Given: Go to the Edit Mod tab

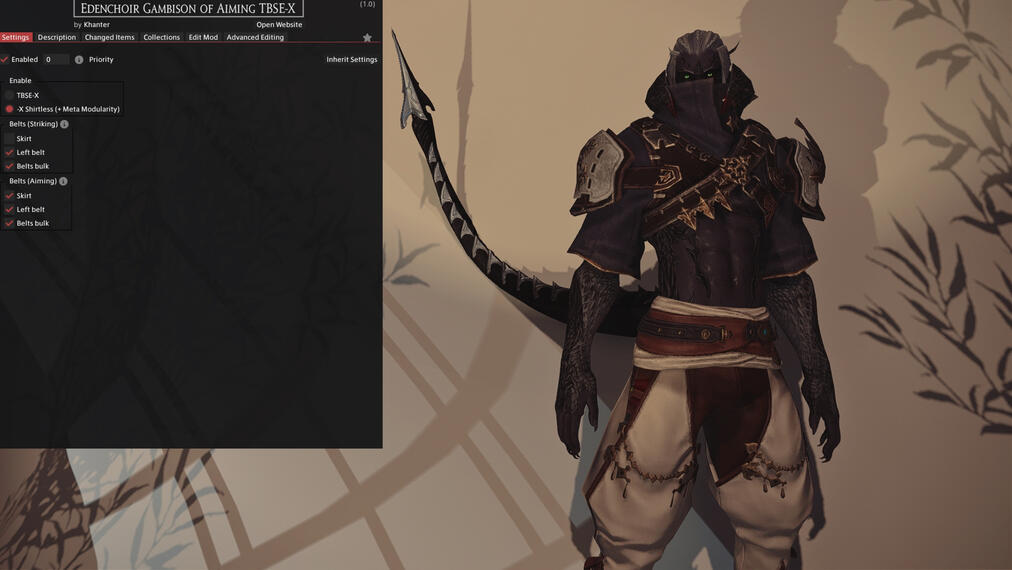Looking at the screenshot, I should pos(203,37).
